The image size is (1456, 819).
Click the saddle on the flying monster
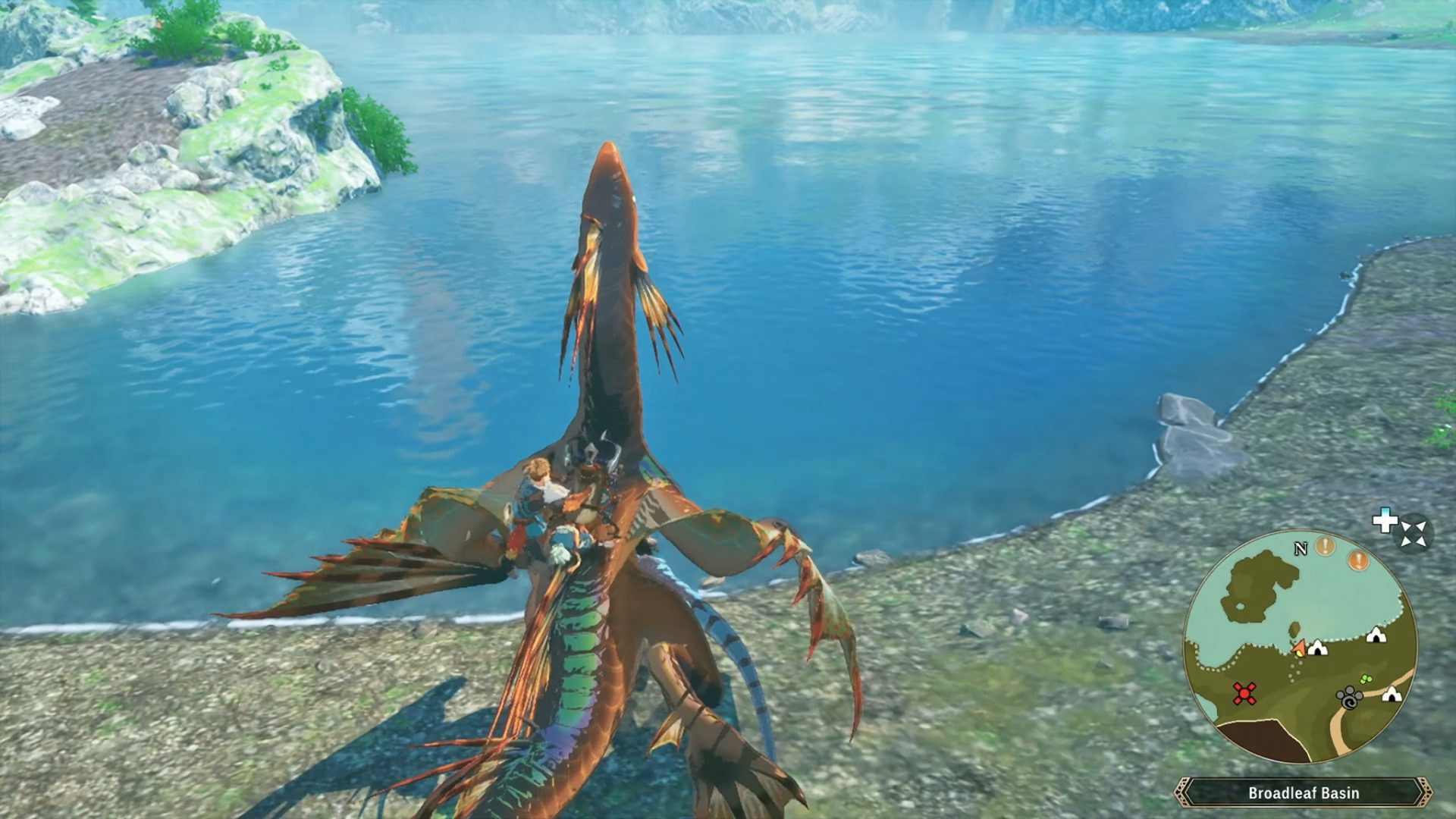(599, 470)
